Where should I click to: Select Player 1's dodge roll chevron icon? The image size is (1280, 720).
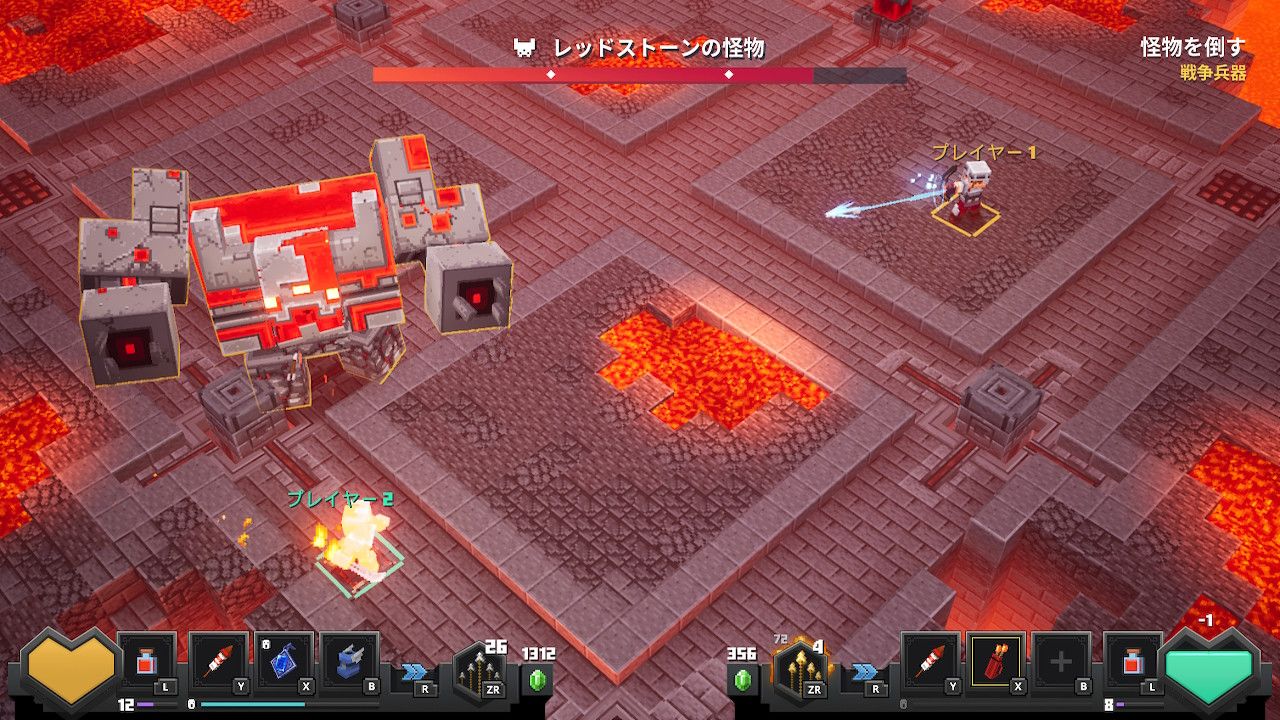[415, 672]
